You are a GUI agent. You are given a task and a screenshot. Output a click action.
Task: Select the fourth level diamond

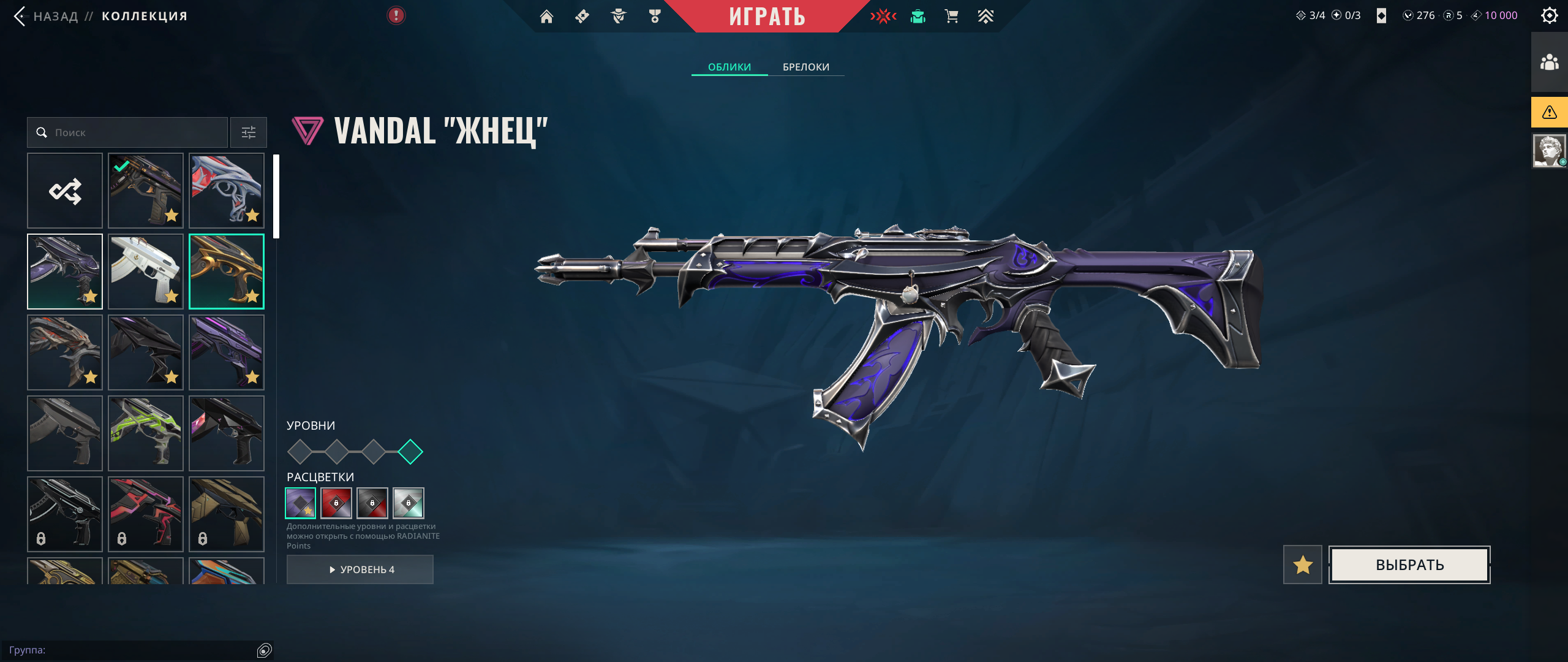(410, 452)
